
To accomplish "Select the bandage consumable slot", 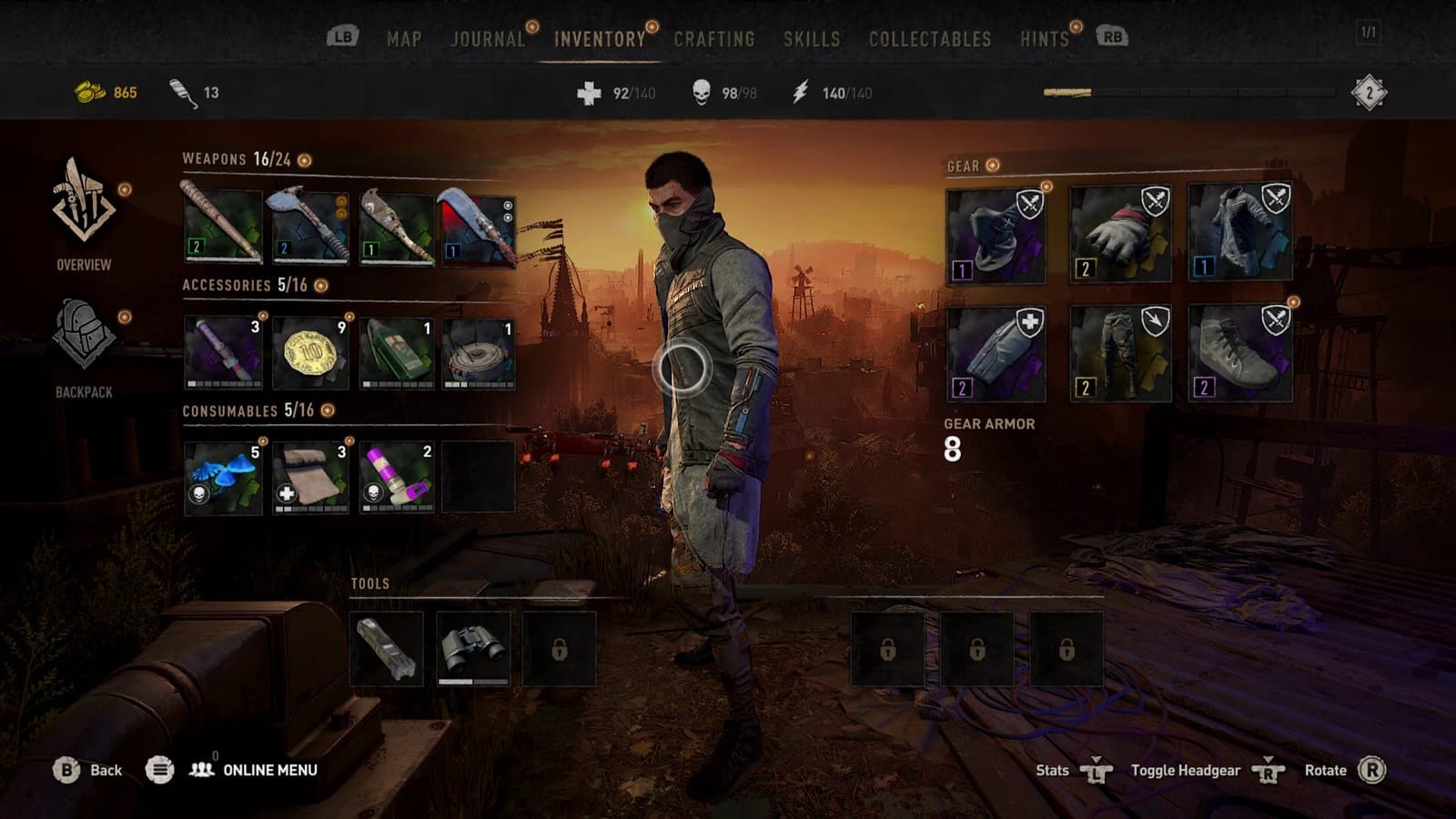I will click(310, 477).
